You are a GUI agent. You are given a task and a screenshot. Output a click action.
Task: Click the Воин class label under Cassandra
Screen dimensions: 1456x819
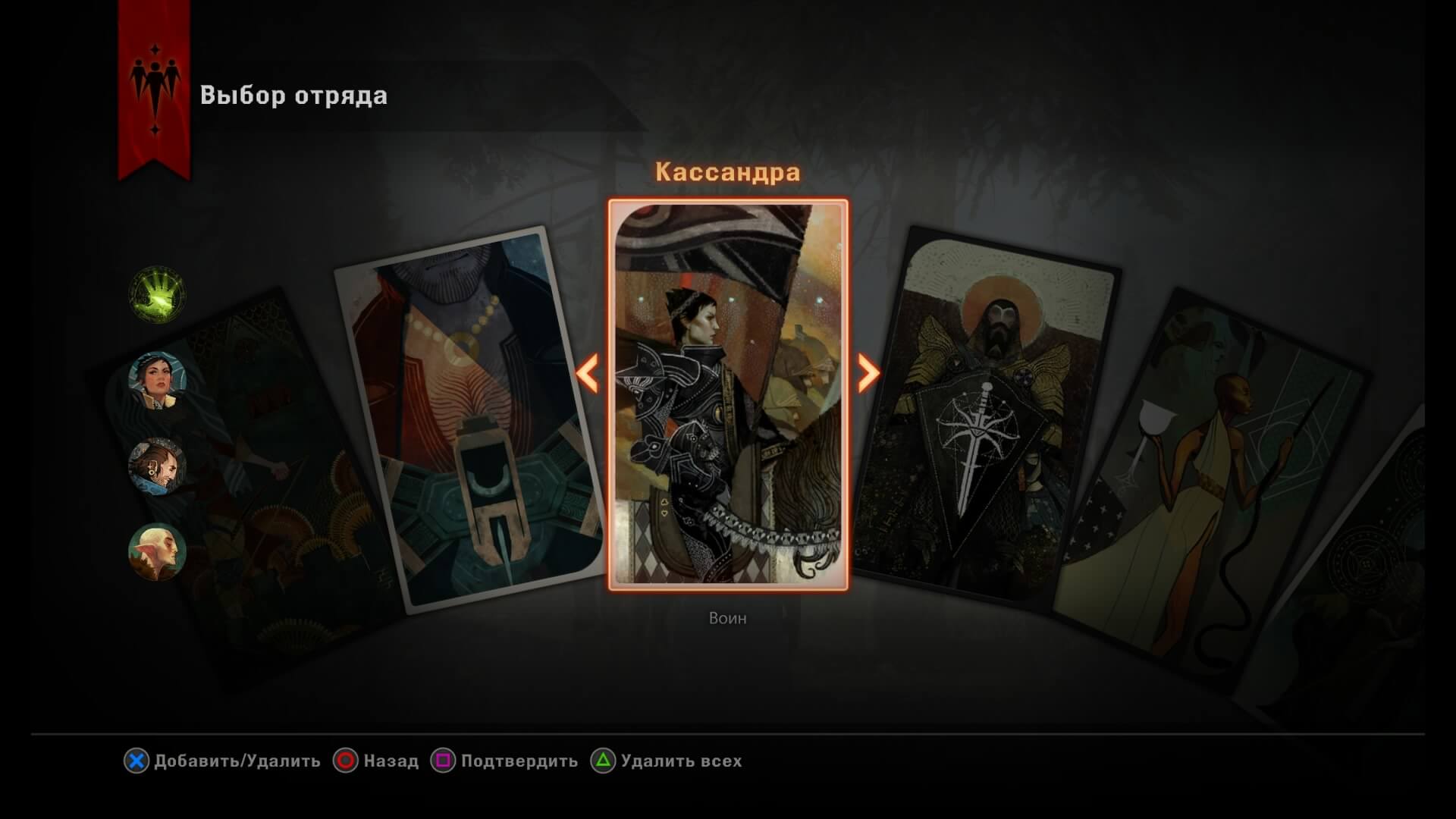726,619
